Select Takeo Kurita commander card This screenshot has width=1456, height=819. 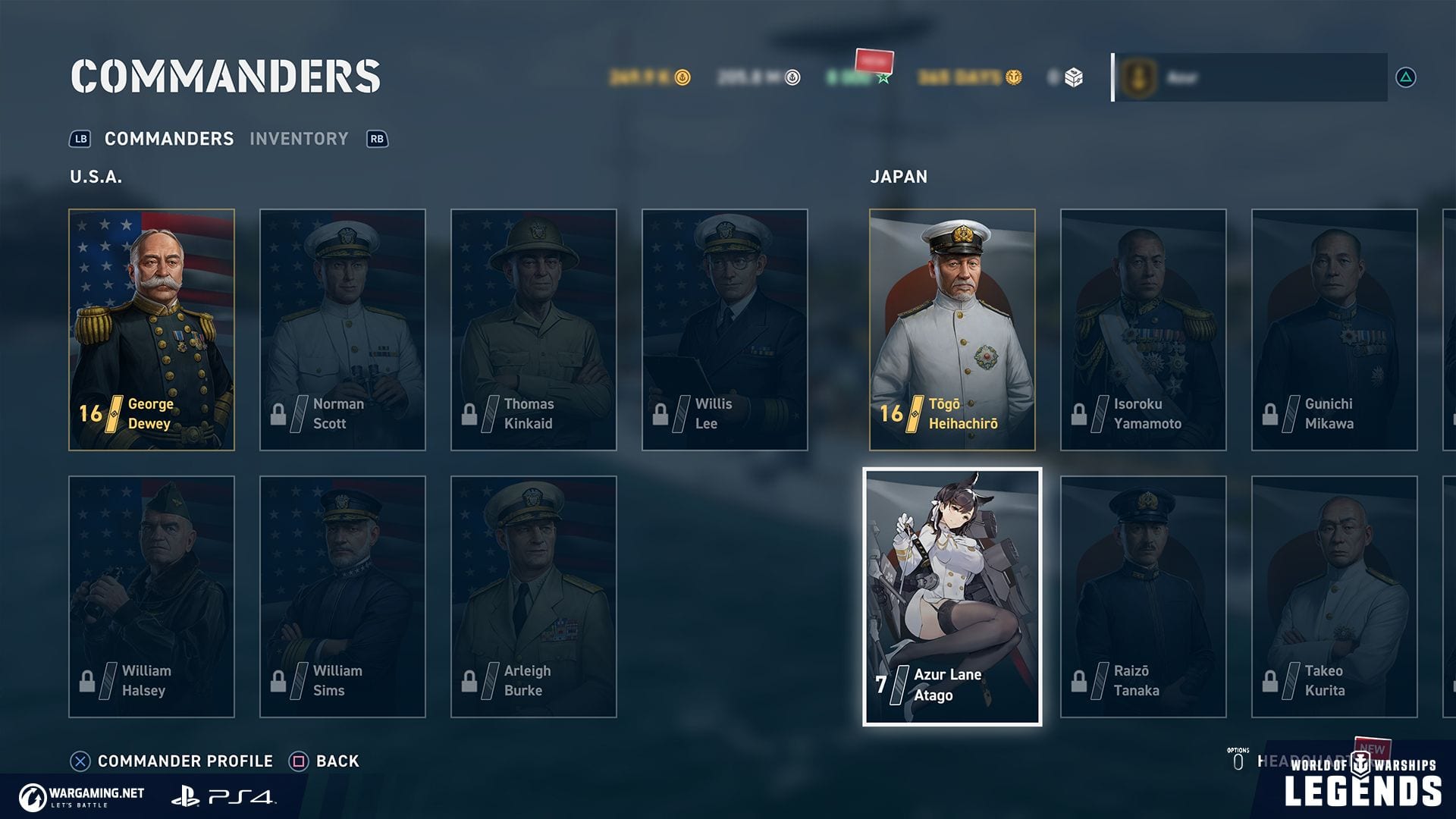[x=1335, y=597]
